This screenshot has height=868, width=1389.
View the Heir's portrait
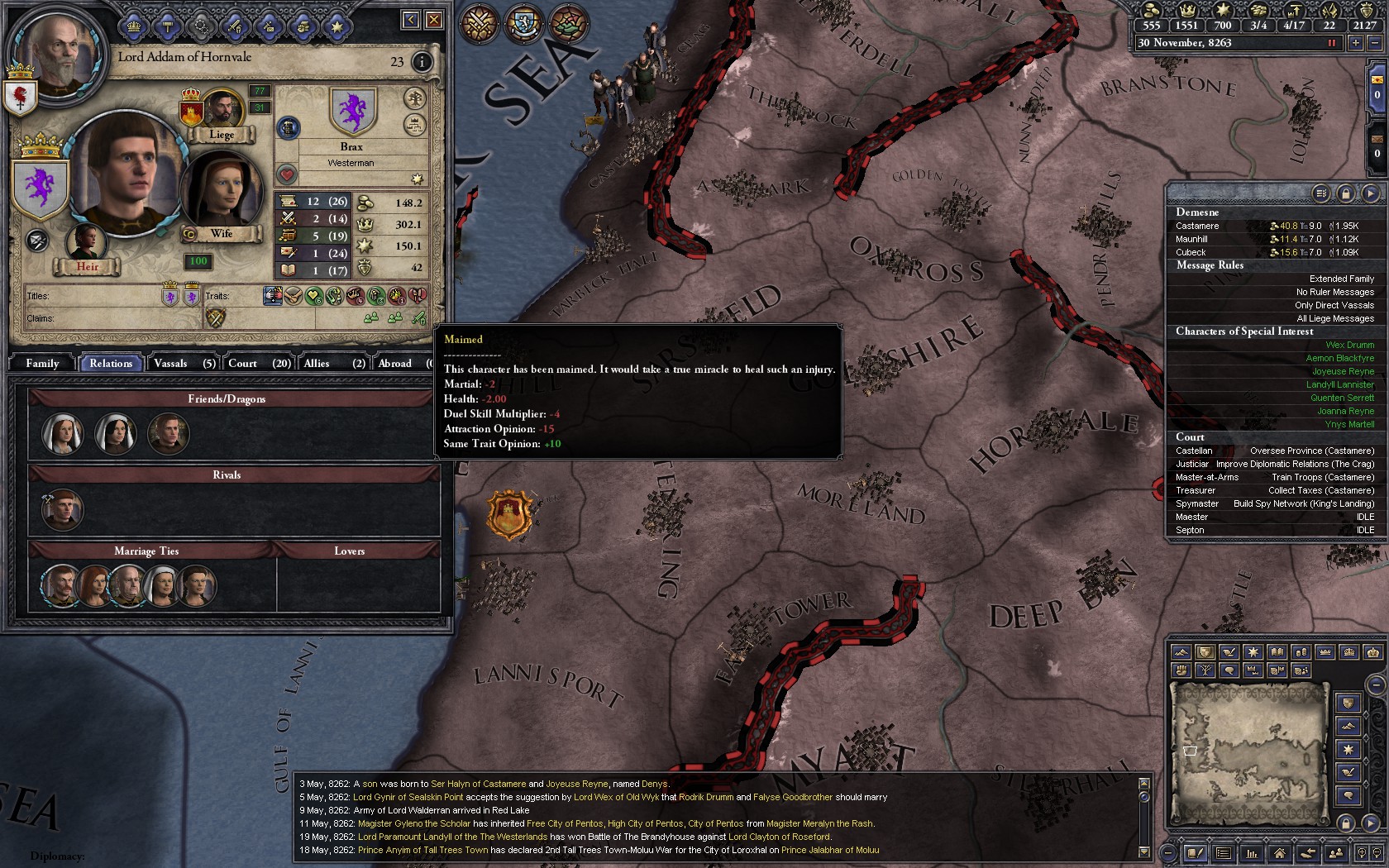[87, 241]
